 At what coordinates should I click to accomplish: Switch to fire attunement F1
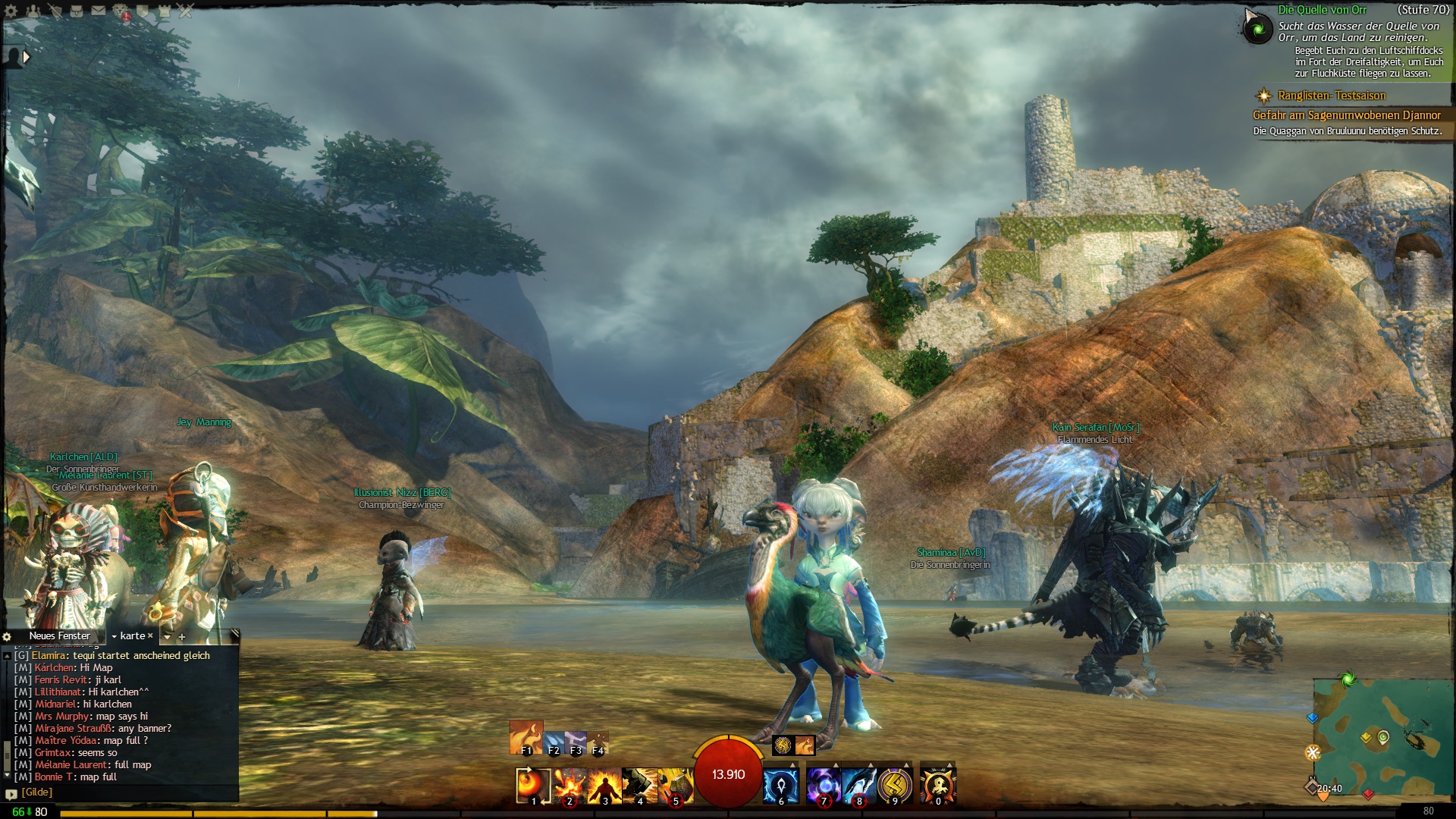(x=526, y=738)
